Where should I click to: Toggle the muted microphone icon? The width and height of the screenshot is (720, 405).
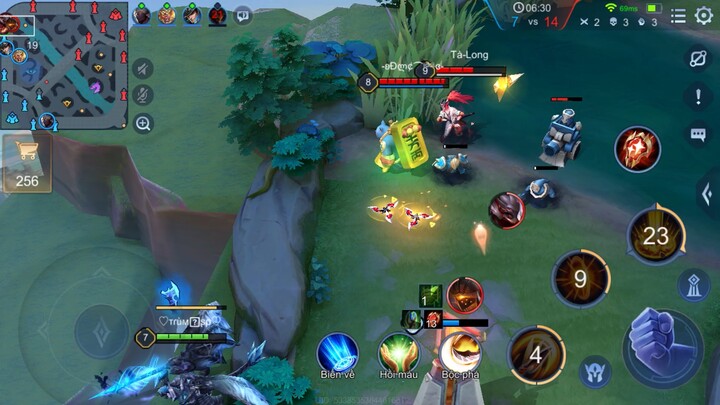143,96
